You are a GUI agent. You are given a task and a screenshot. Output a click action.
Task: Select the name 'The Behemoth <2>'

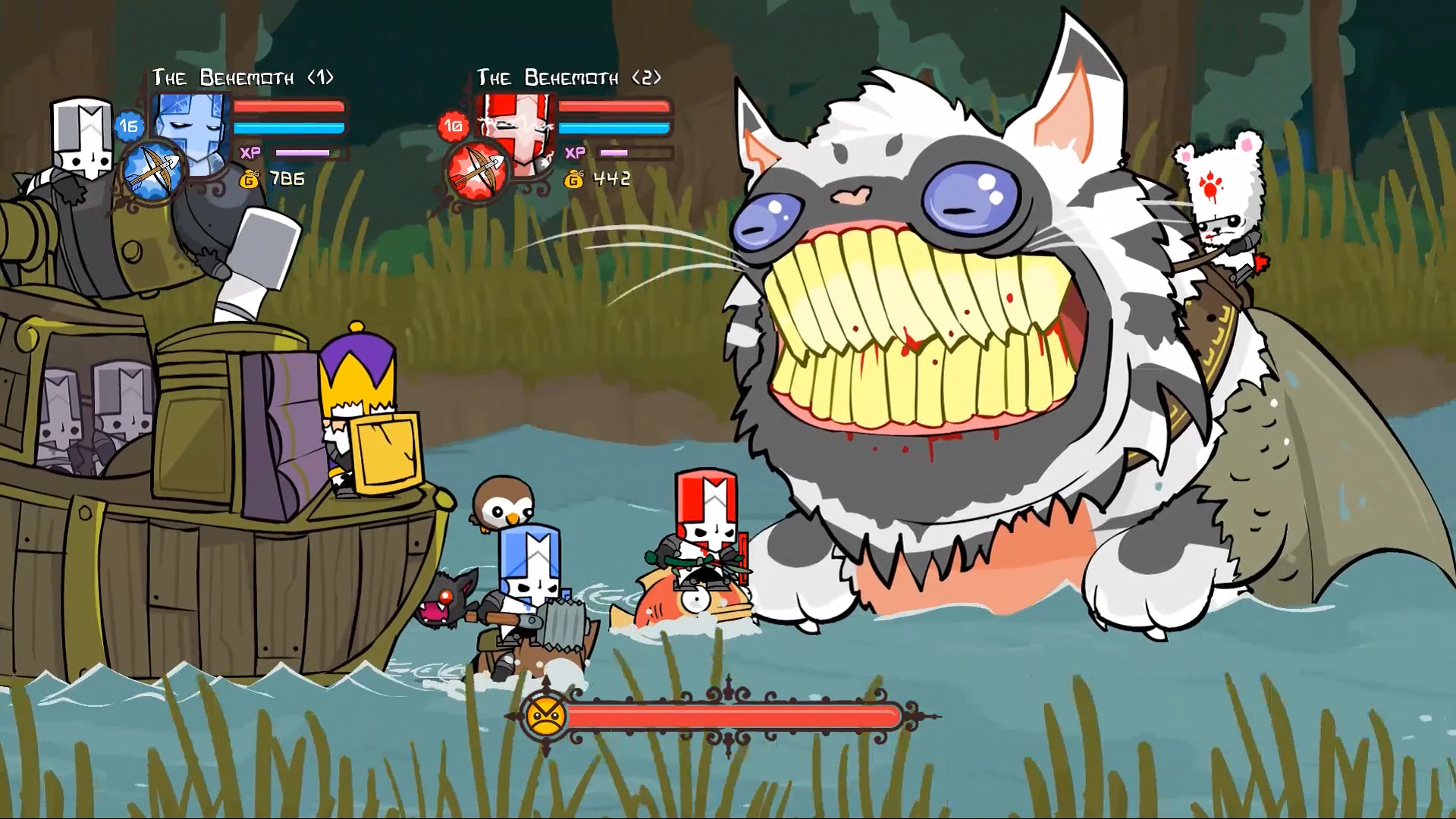pyautogui.click(x=568, y=76)
